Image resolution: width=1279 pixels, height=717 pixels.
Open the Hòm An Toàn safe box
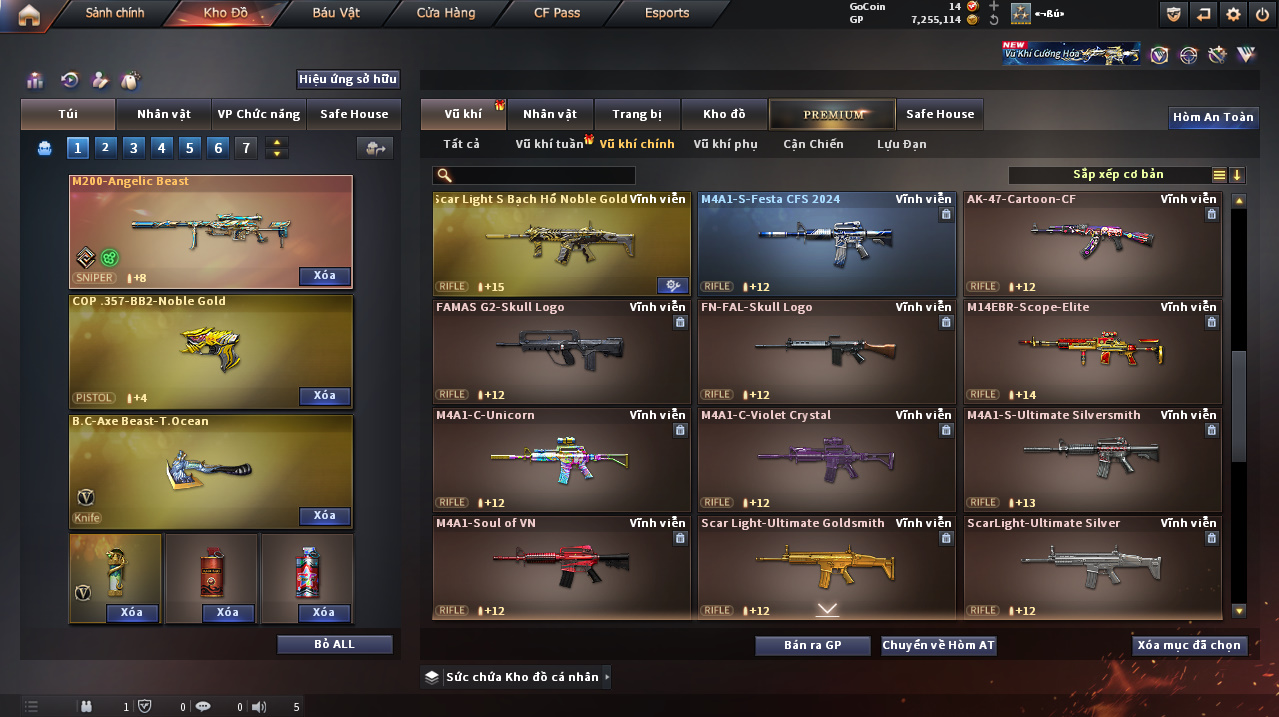tap(1213, 117)
